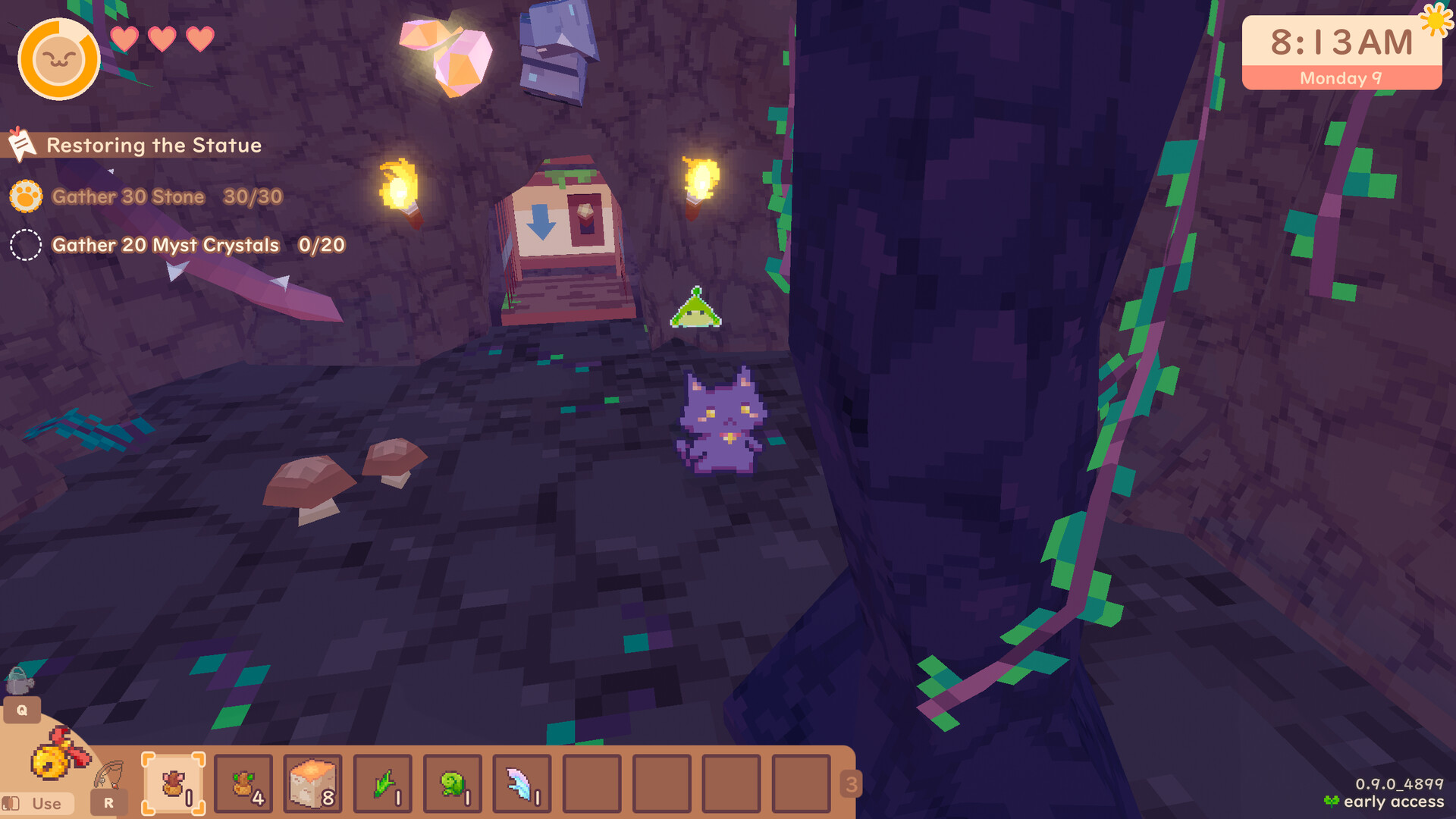Click the green turtle critter item in hotbar
Viewport: 1456px width, 819px height.
tap(452, 784)
